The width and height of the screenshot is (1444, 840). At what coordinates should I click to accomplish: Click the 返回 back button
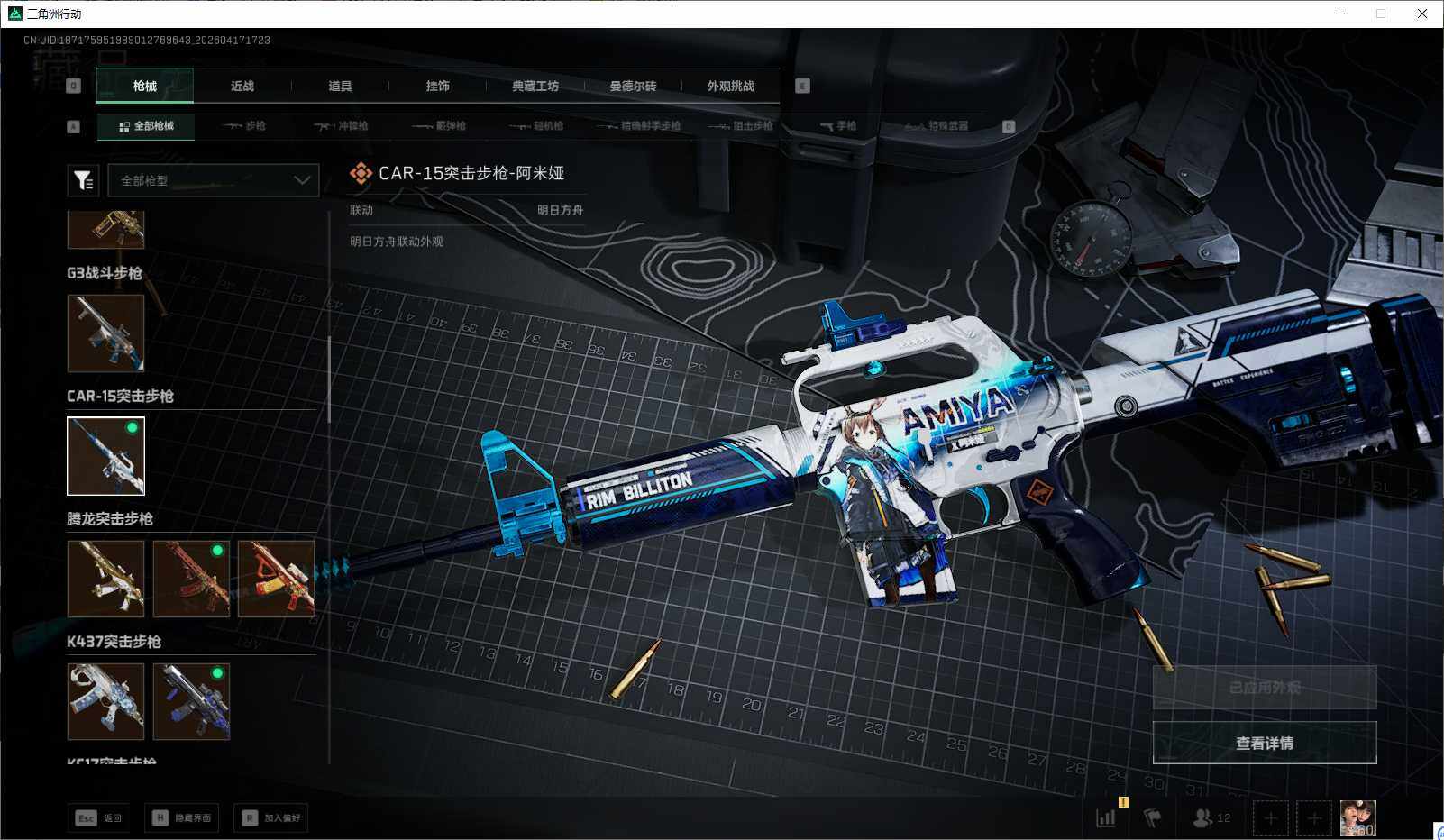coord(98,818)
